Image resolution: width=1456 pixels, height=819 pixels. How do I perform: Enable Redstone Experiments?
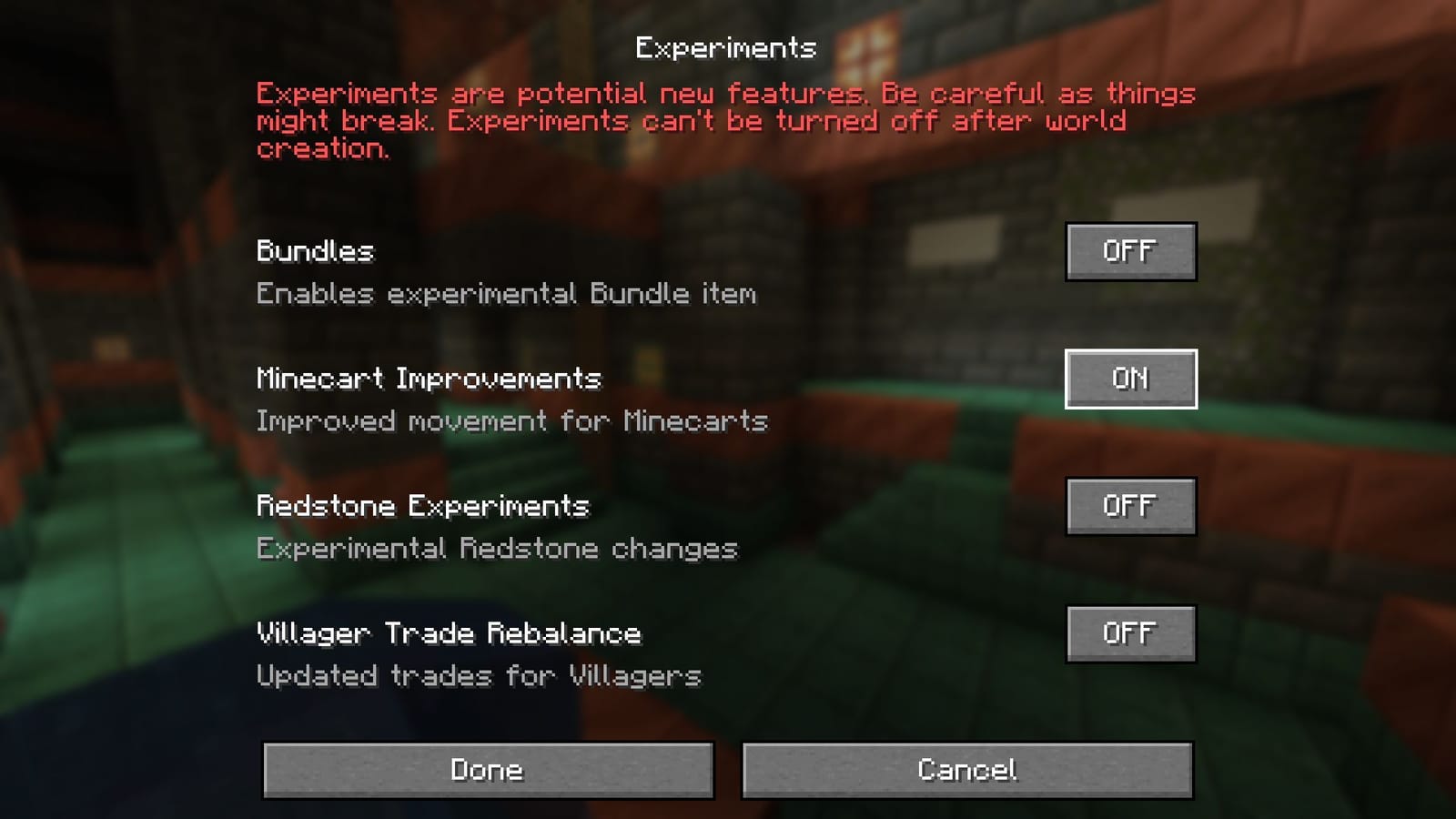(x=1130, y=507)
